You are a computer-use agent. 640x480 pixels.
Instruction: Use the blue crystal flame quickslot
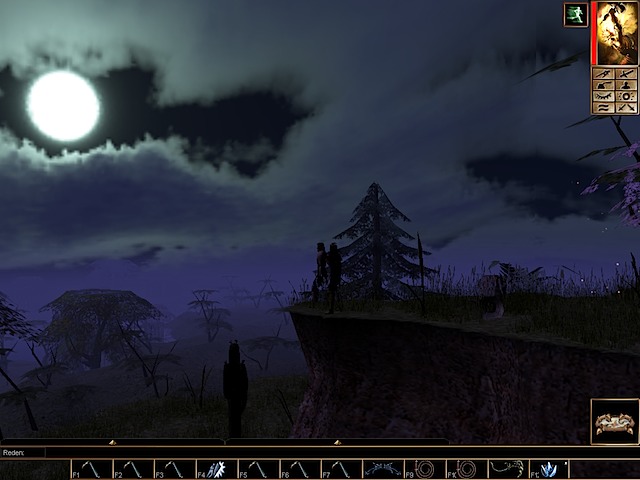click(x=549, y=469)
